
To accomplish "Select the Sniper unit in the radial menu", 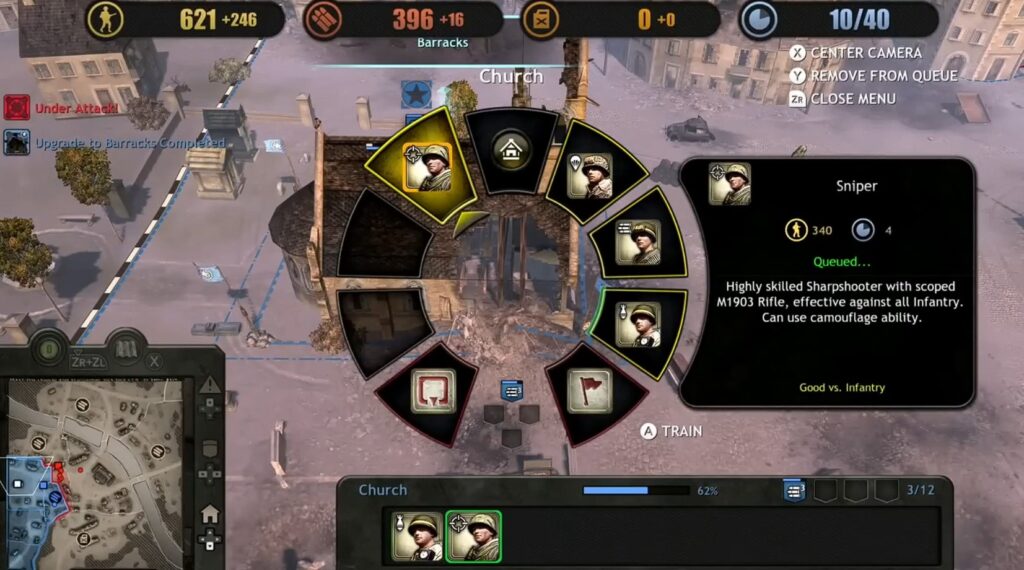I will click(x=426, y=167).
